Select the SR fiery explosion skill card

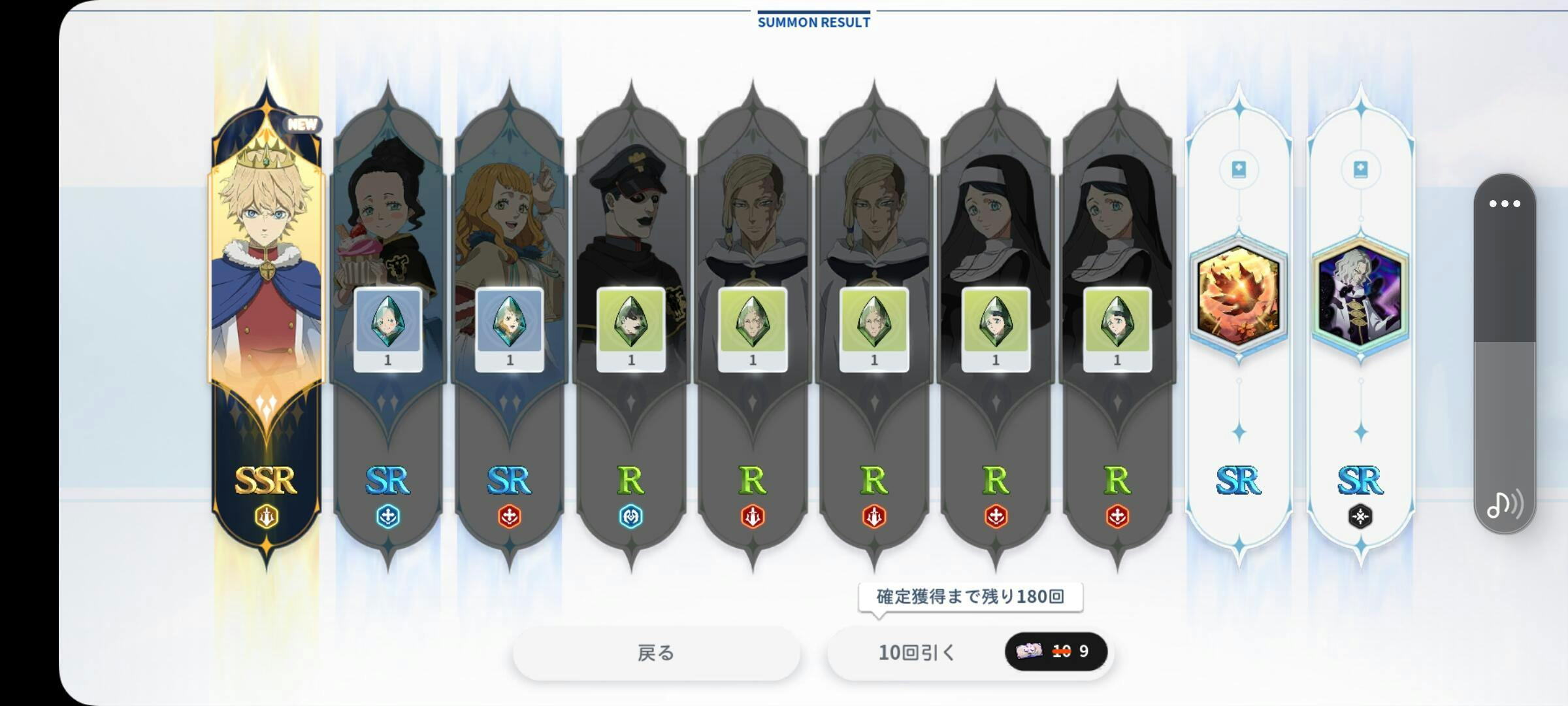[x=1238, y=294]
